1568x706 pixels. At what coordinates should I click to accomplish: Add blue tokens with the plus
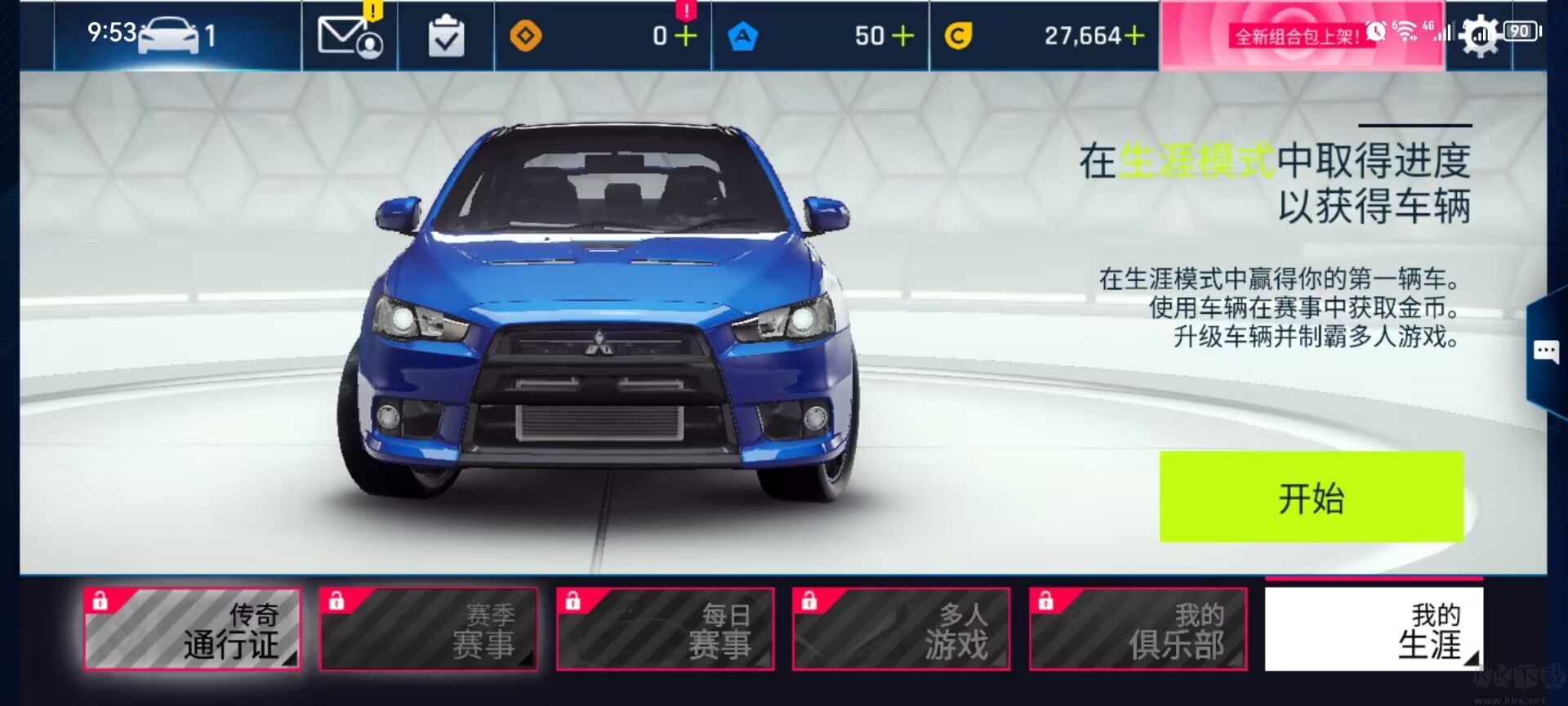pos(902,36)
